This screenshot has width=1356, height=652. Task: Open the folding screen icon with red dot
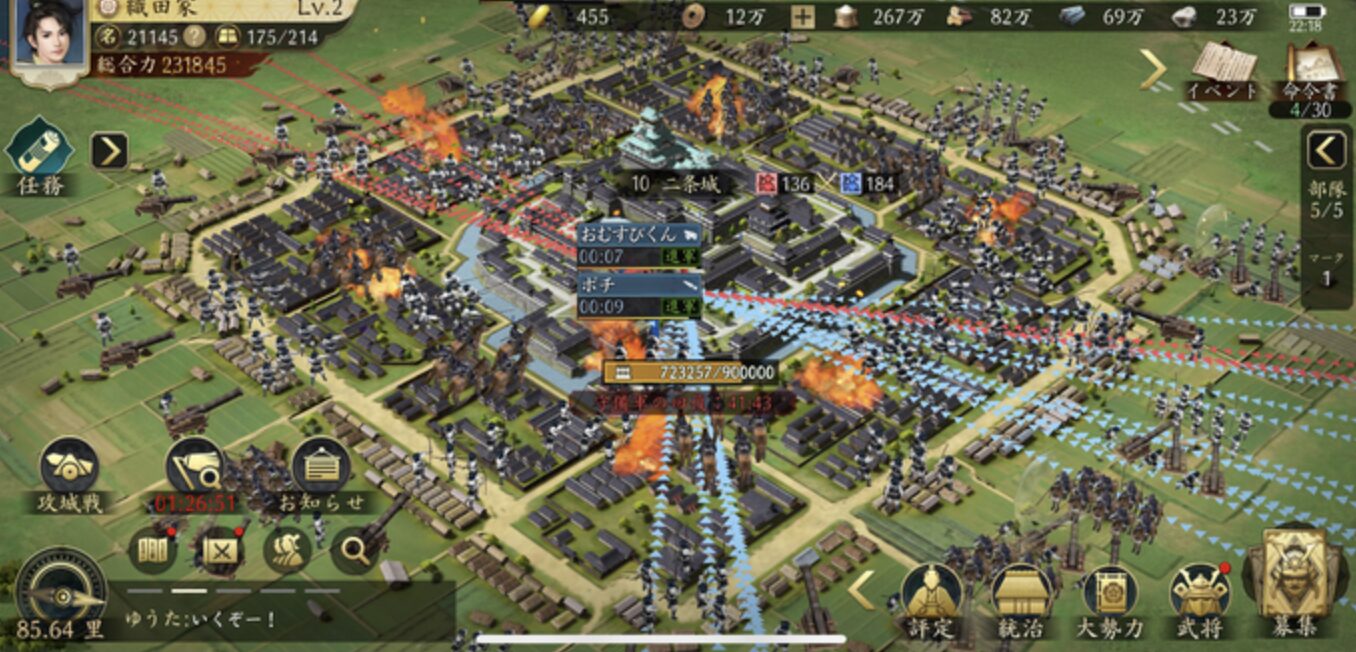point(153,550)
